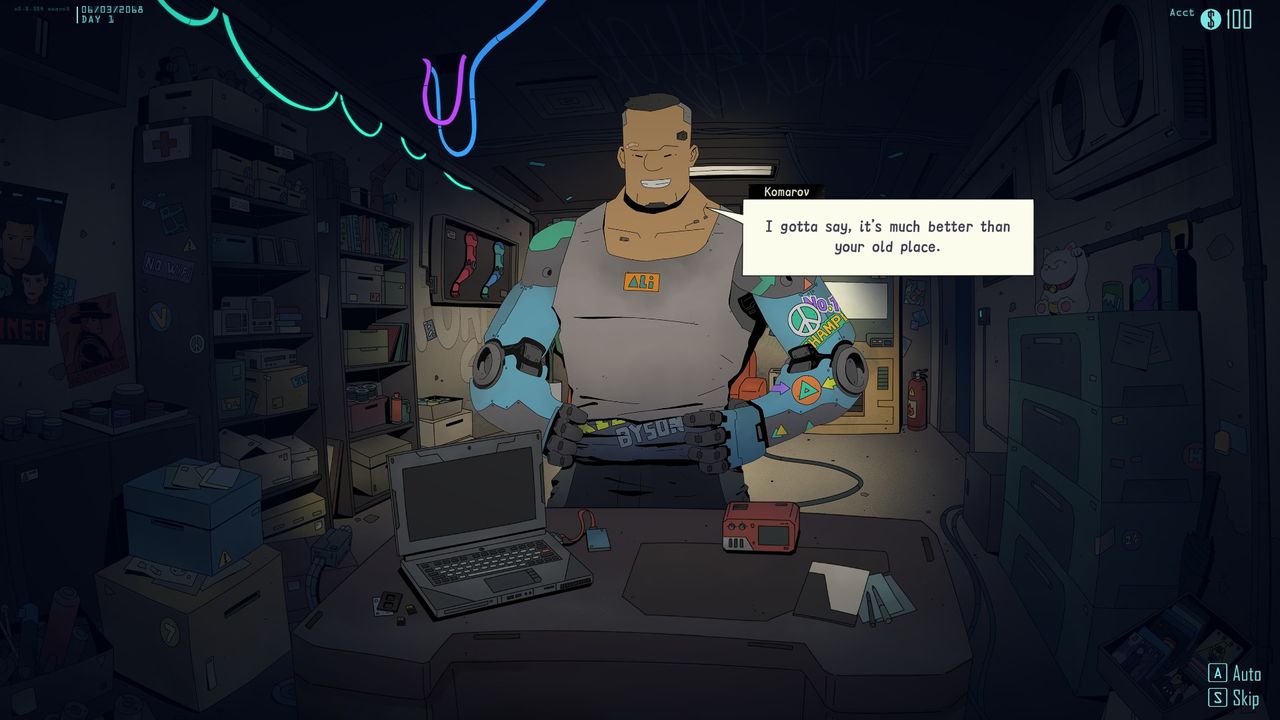1280x720 pixels.
Task: Toggle the Auto dialogue mode
Action: click(1240, 673)
